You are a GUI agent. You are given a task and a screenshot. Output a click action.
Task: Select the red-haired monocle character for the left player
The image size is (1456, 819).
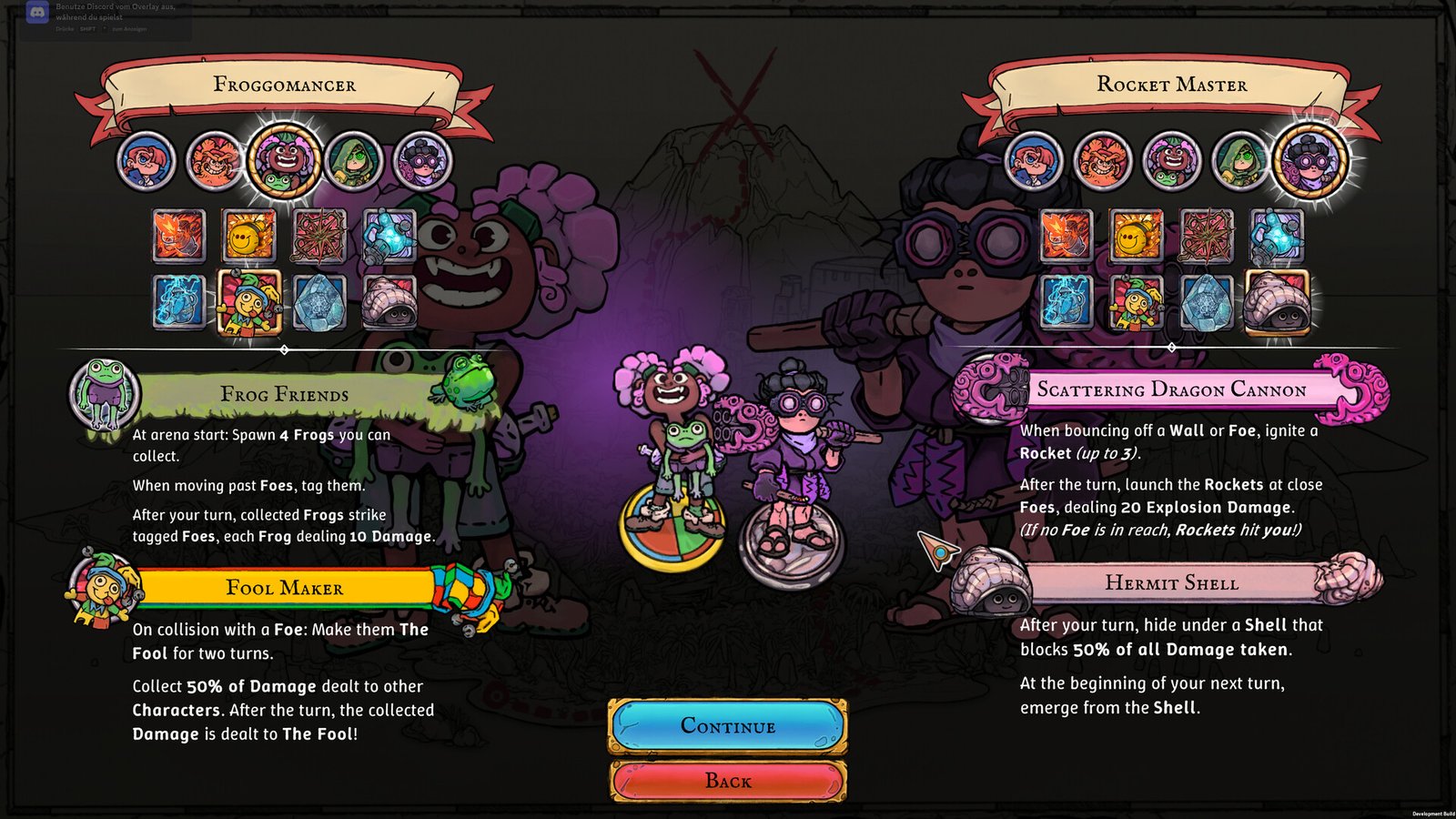click(146, 161)
